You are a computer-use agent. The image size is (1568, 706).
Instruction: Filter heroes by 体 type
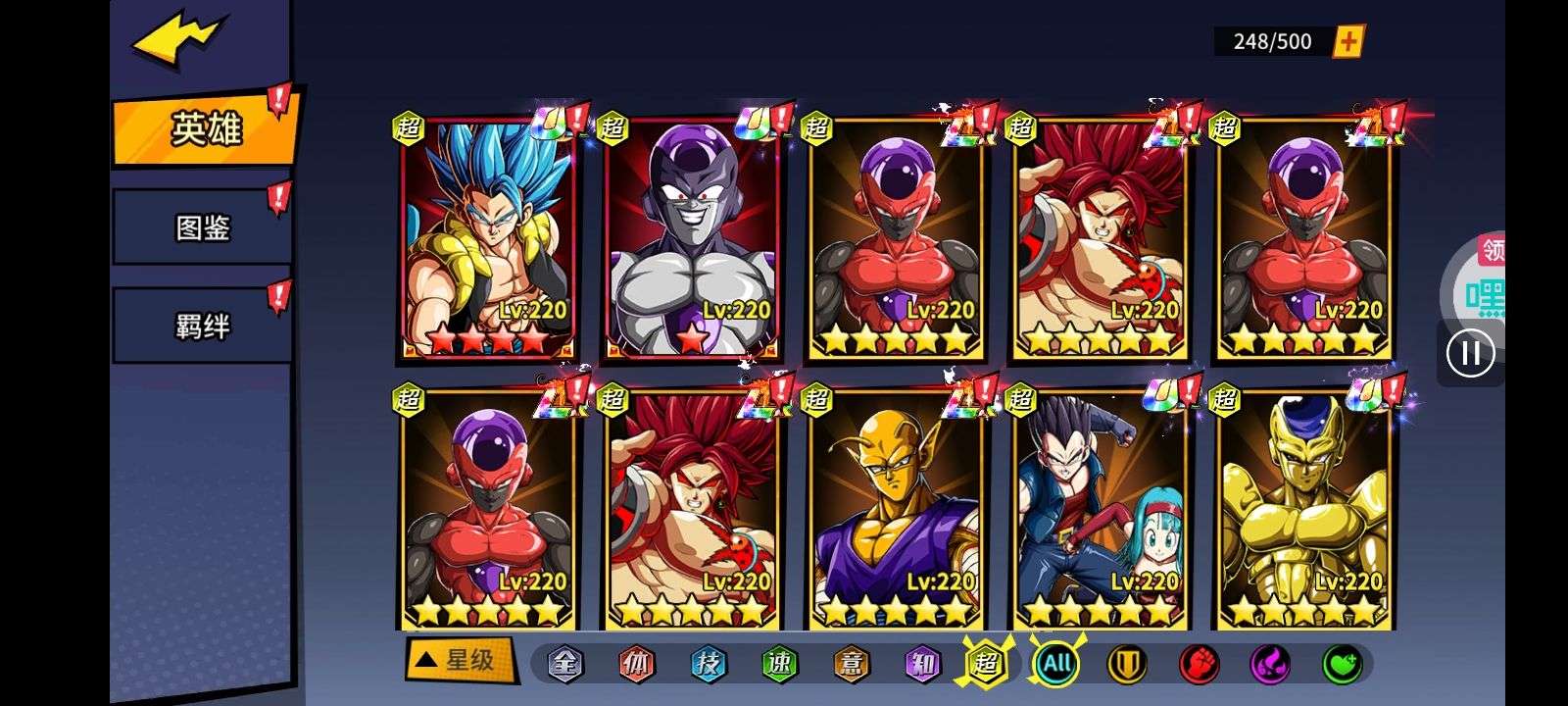pyautogui.click(x=636, y=665)
